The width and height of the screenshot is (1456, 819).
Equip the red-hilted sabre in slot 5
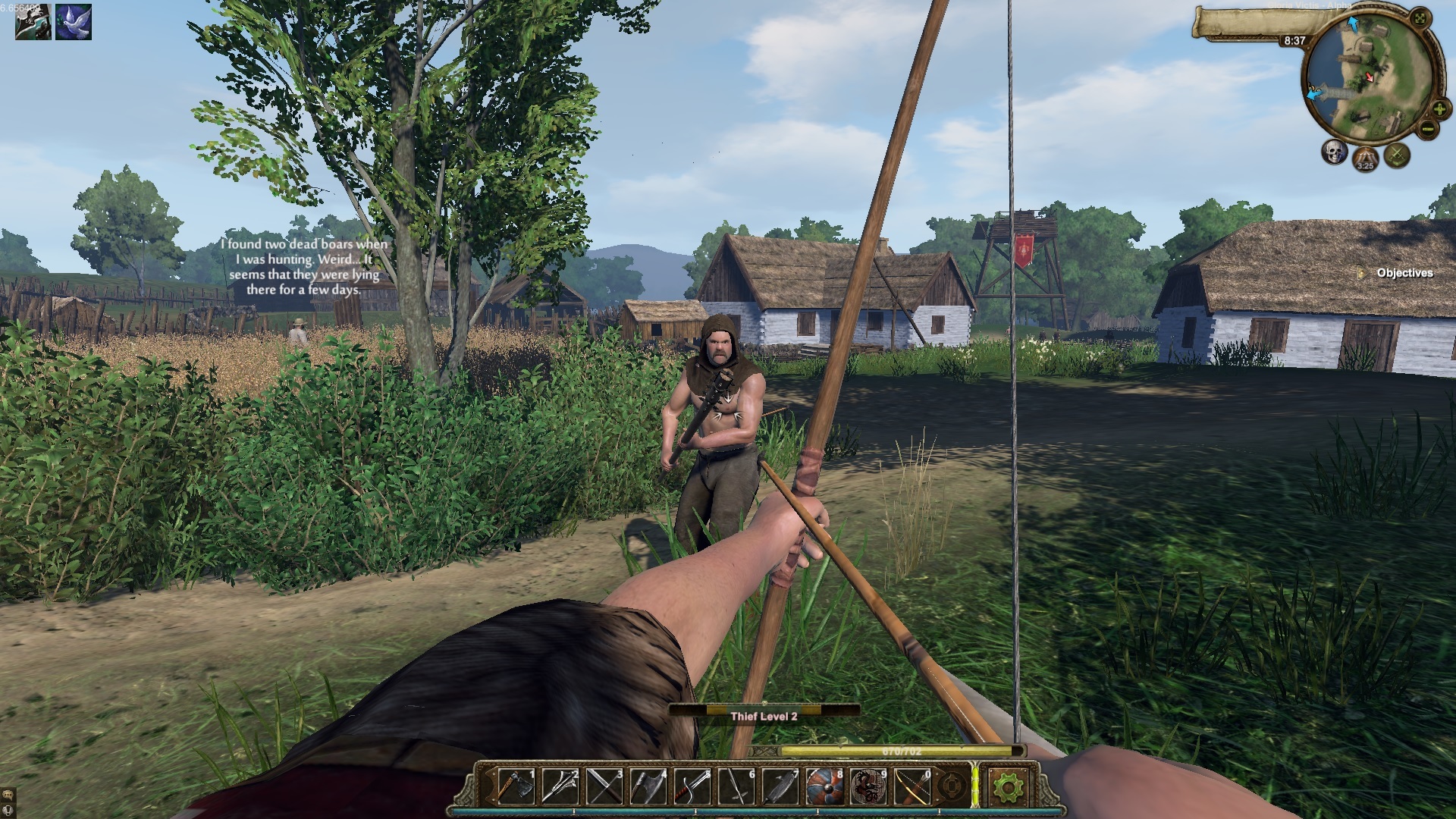tap(692, 786)
